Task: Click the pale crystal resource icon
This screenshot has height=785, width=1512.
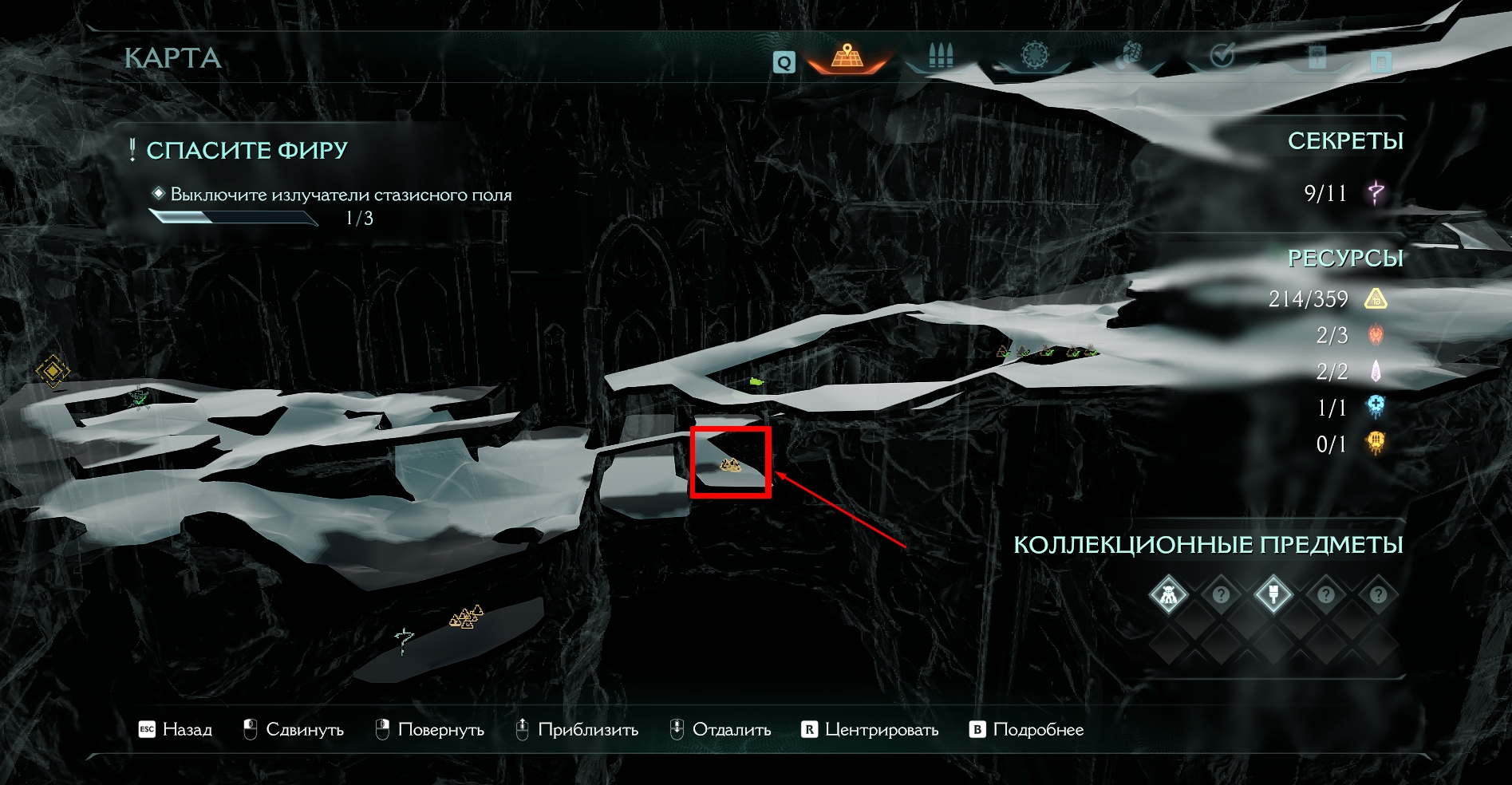Action: pyautogui.click(x=1376, y=371)
